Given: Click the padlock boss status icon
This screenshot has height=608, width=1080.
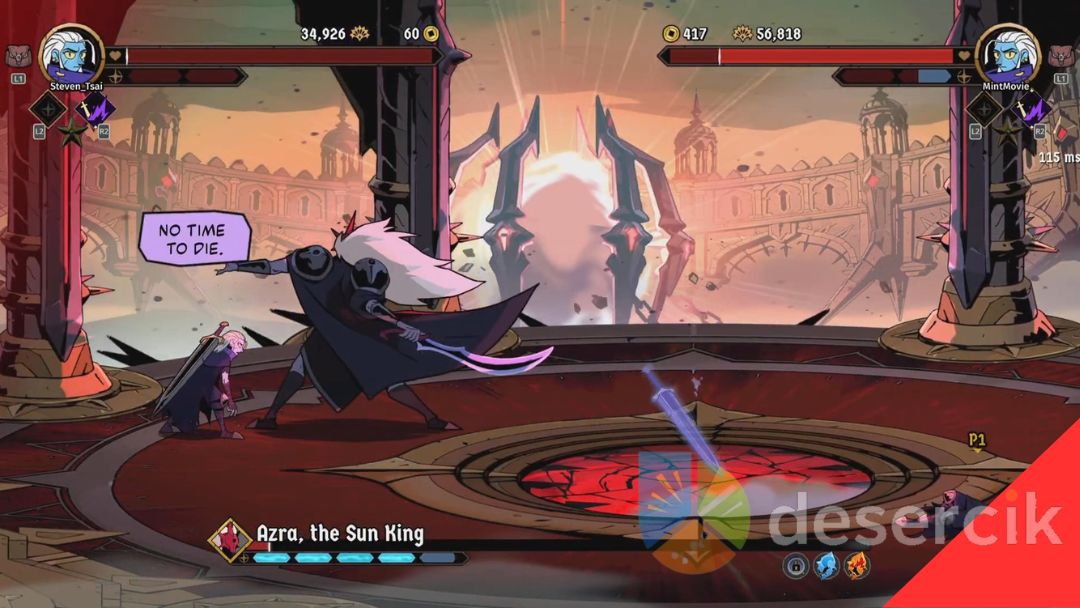Looking at the screenshot, I should tap(796, 566).
